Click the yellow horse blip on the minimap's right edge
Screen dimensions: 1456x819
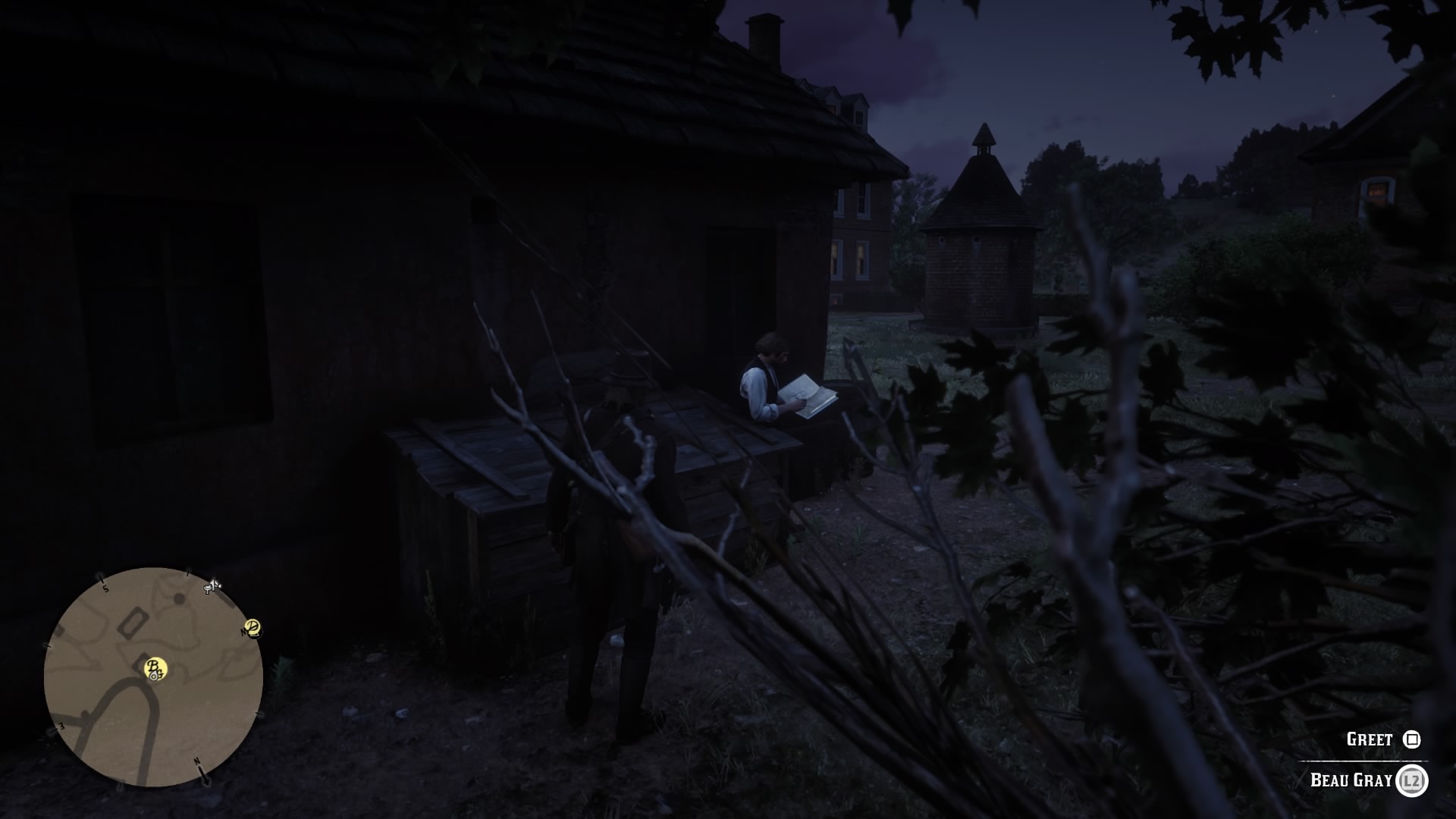pos(253,629)
